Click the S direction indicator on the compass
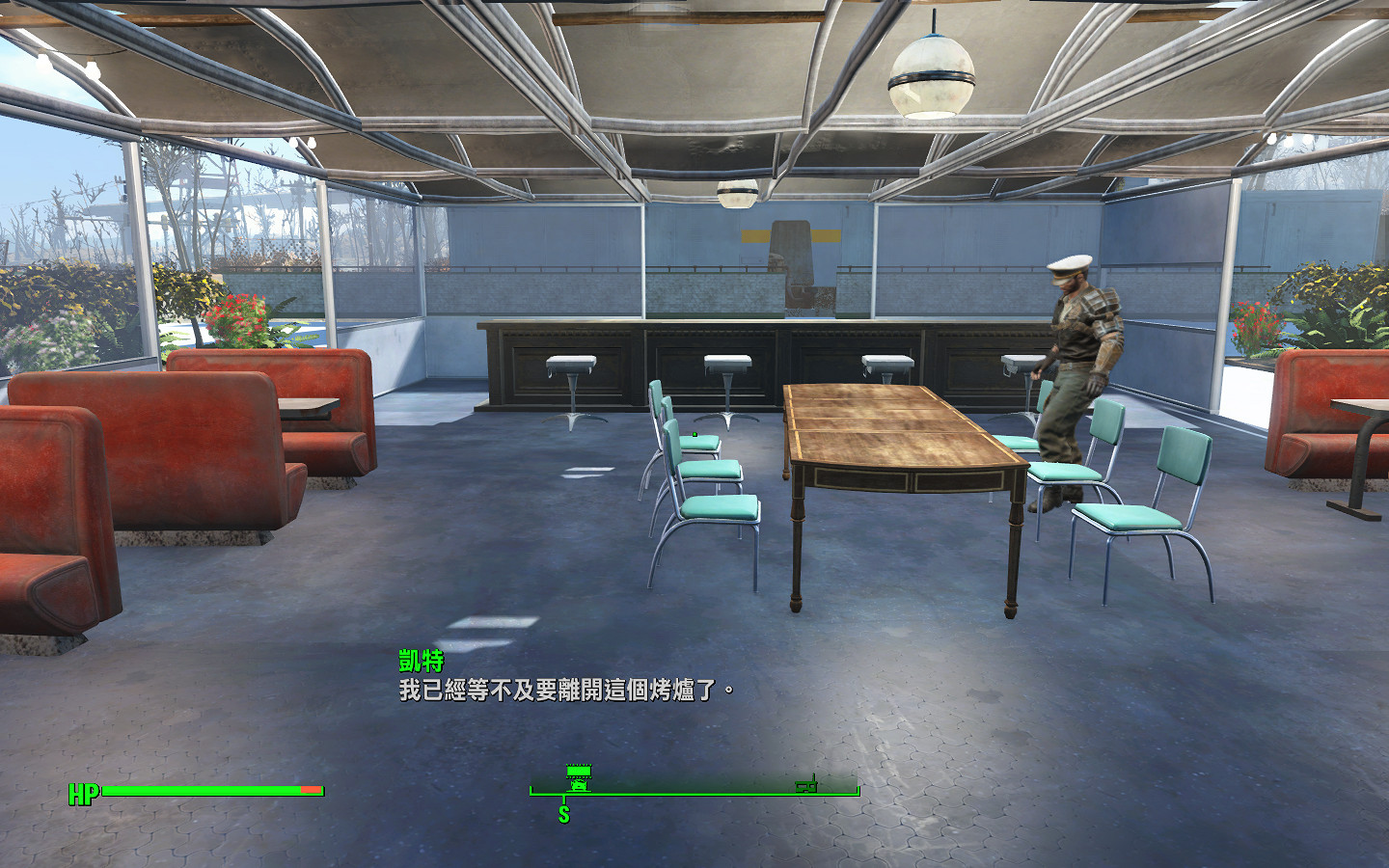The image size is (1389, 868). coord(564,813)
